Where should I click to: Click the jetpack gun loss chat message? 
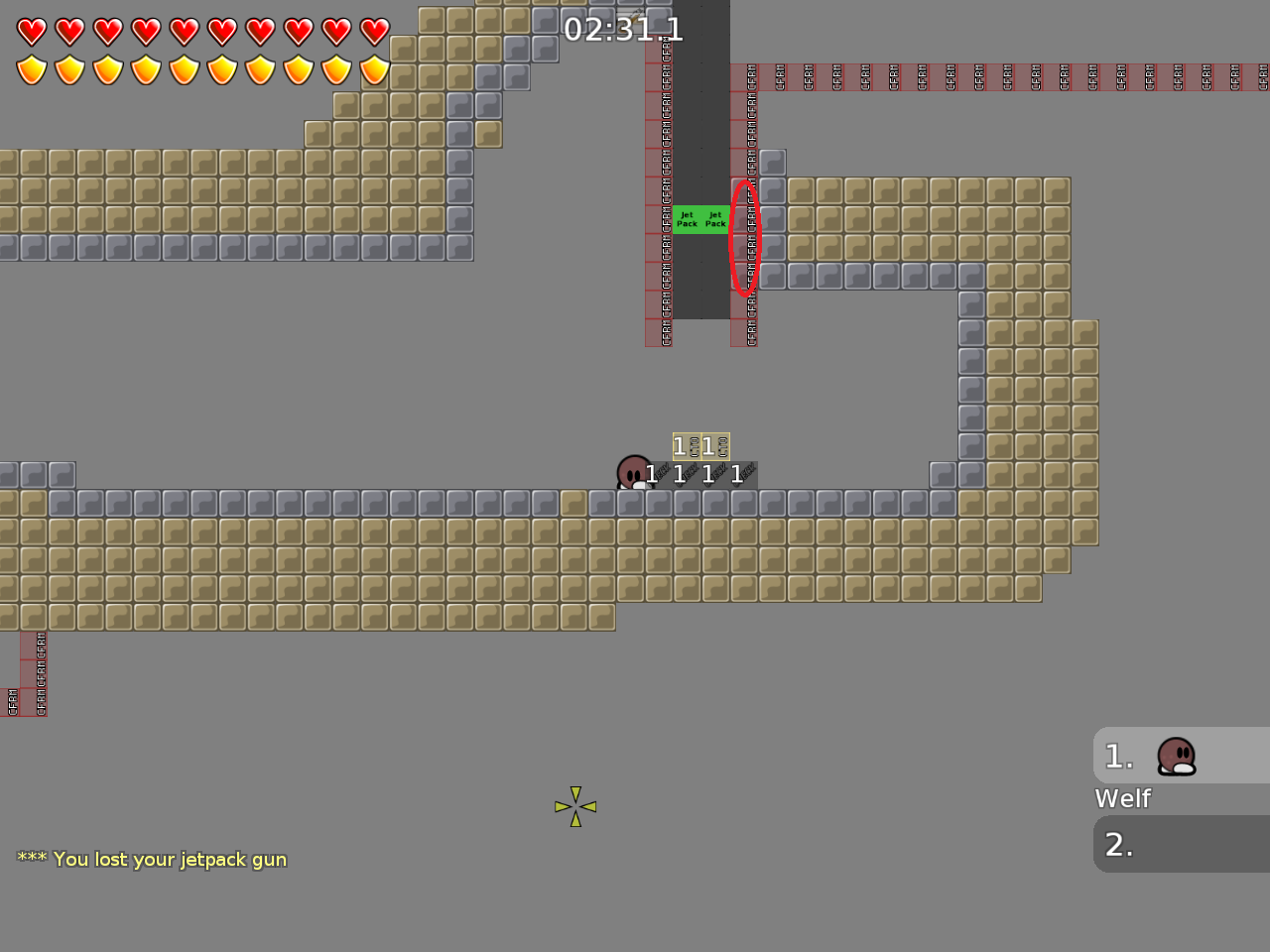click(150, 860)
